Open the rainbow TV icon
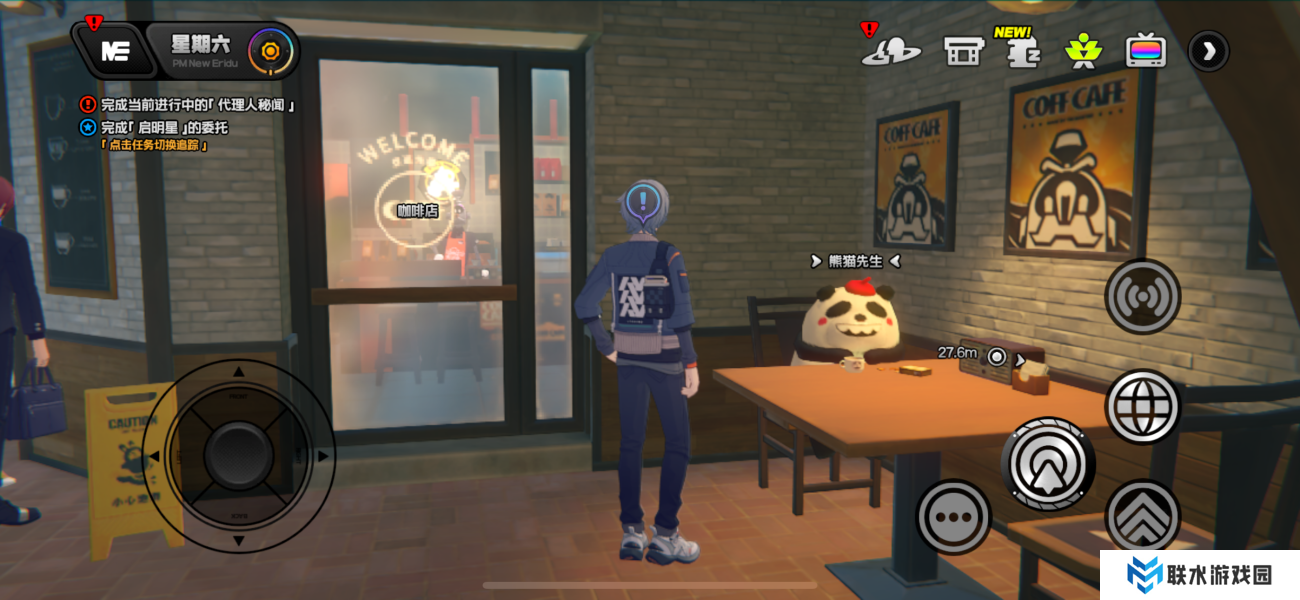This screenshot has height=600, width=1300. [1145, 50]
